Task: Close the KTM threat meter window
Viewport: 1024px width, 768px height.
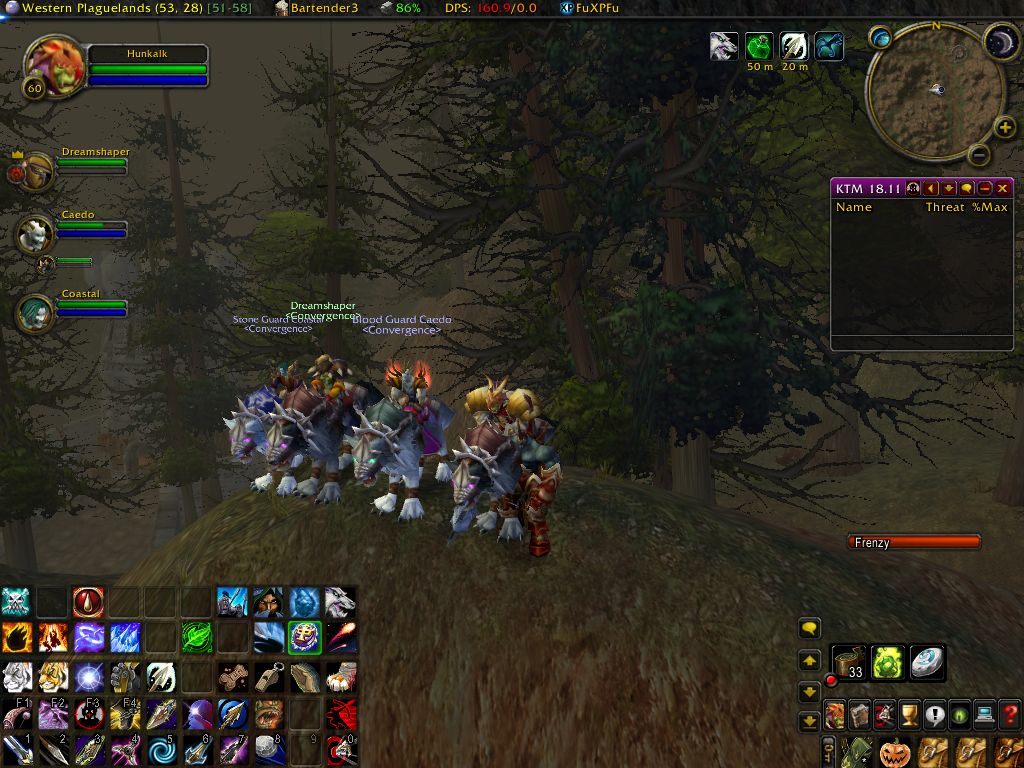Action: [1003, 188]
